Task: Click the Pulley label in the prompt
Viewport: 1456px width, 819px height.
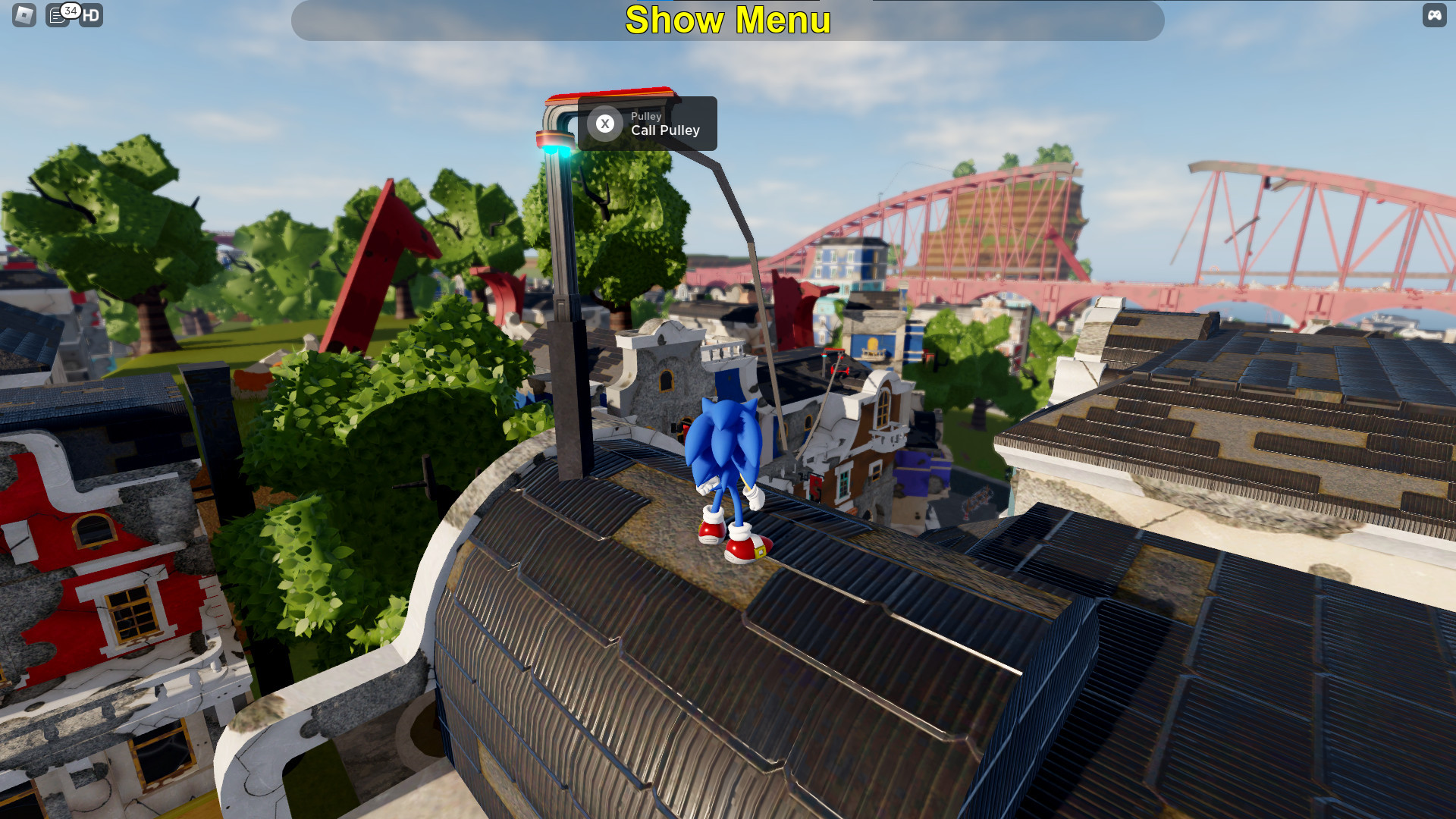Action: (646, 116)
